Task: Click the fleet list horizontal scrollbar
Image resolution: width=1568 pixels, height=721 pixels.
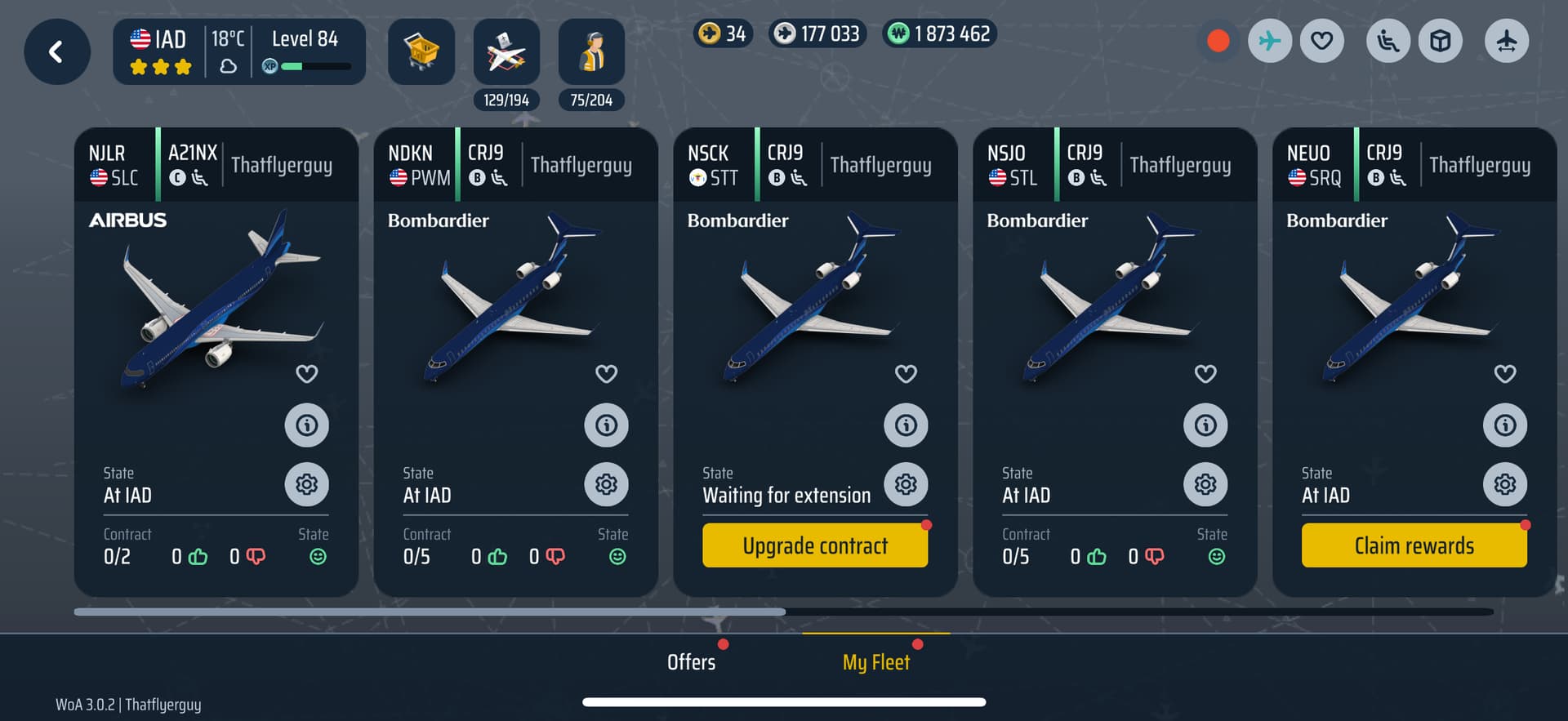Action: tap(430, 612)
